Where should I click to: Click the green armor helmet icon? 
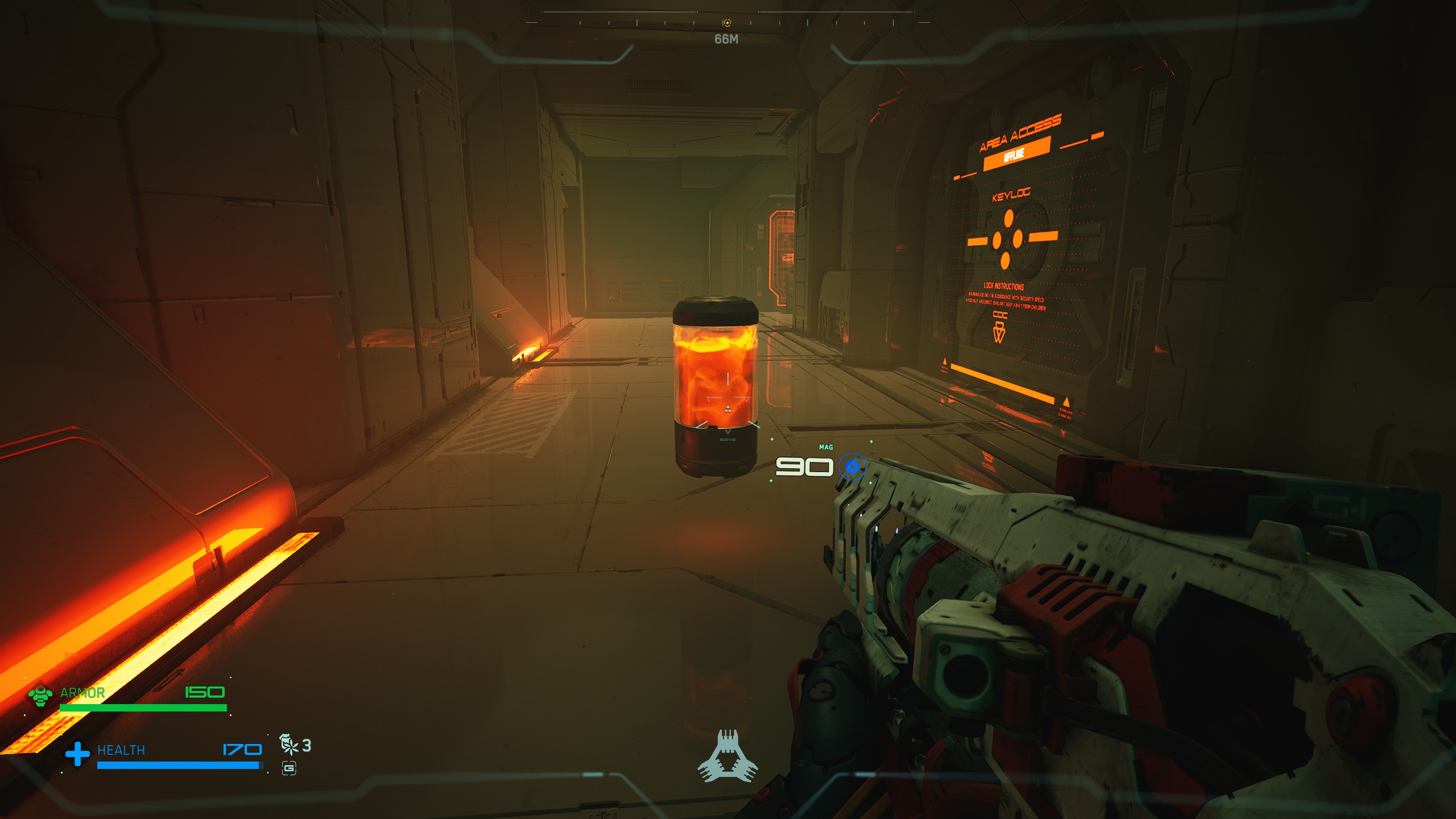coord(40,695)
